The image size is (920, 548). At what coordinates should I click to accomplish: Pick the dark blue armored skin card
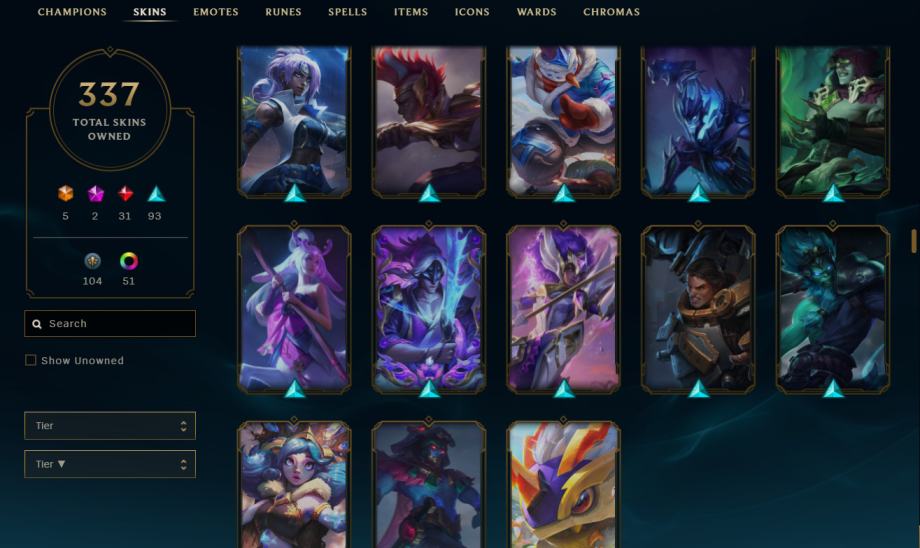click(698, 118)
